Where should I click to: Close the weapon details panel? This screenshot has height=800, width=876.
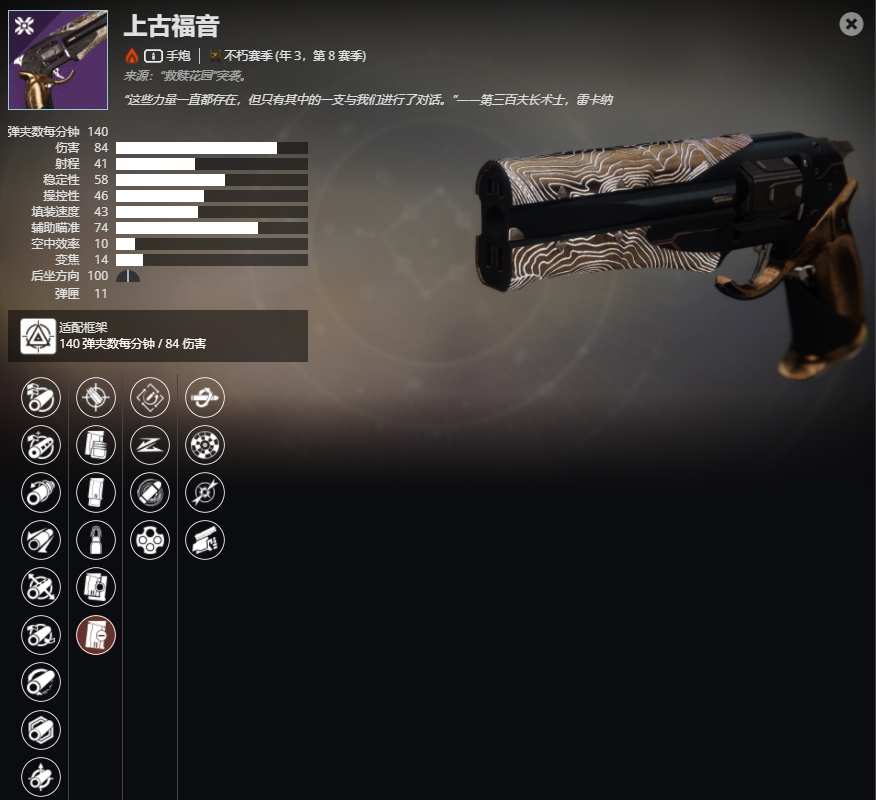point(851,24)
